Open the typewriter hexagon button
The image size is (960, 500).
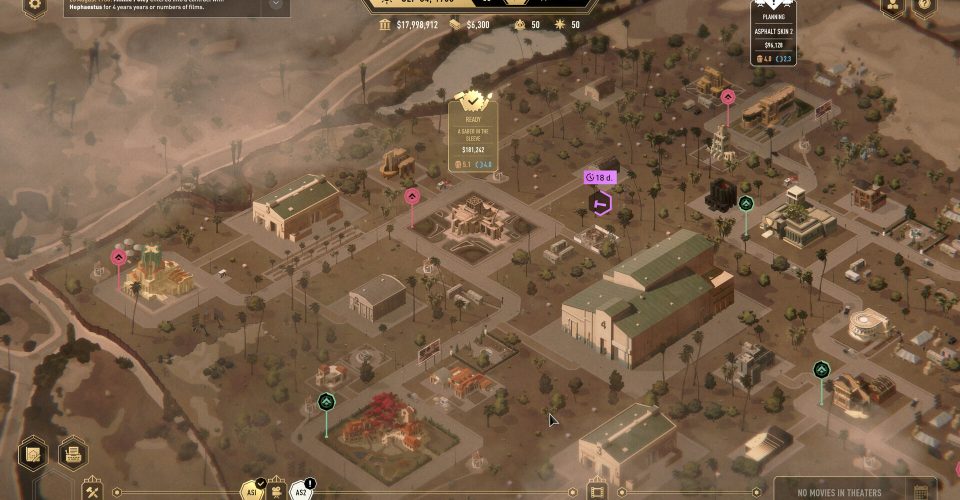[73, 453]
